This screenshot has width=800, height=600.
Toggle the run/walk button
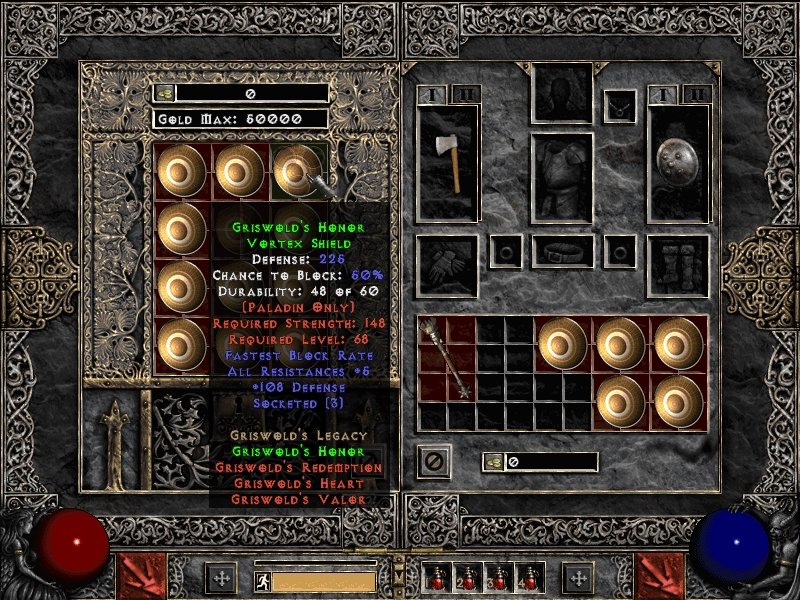[x=261, y=580]
